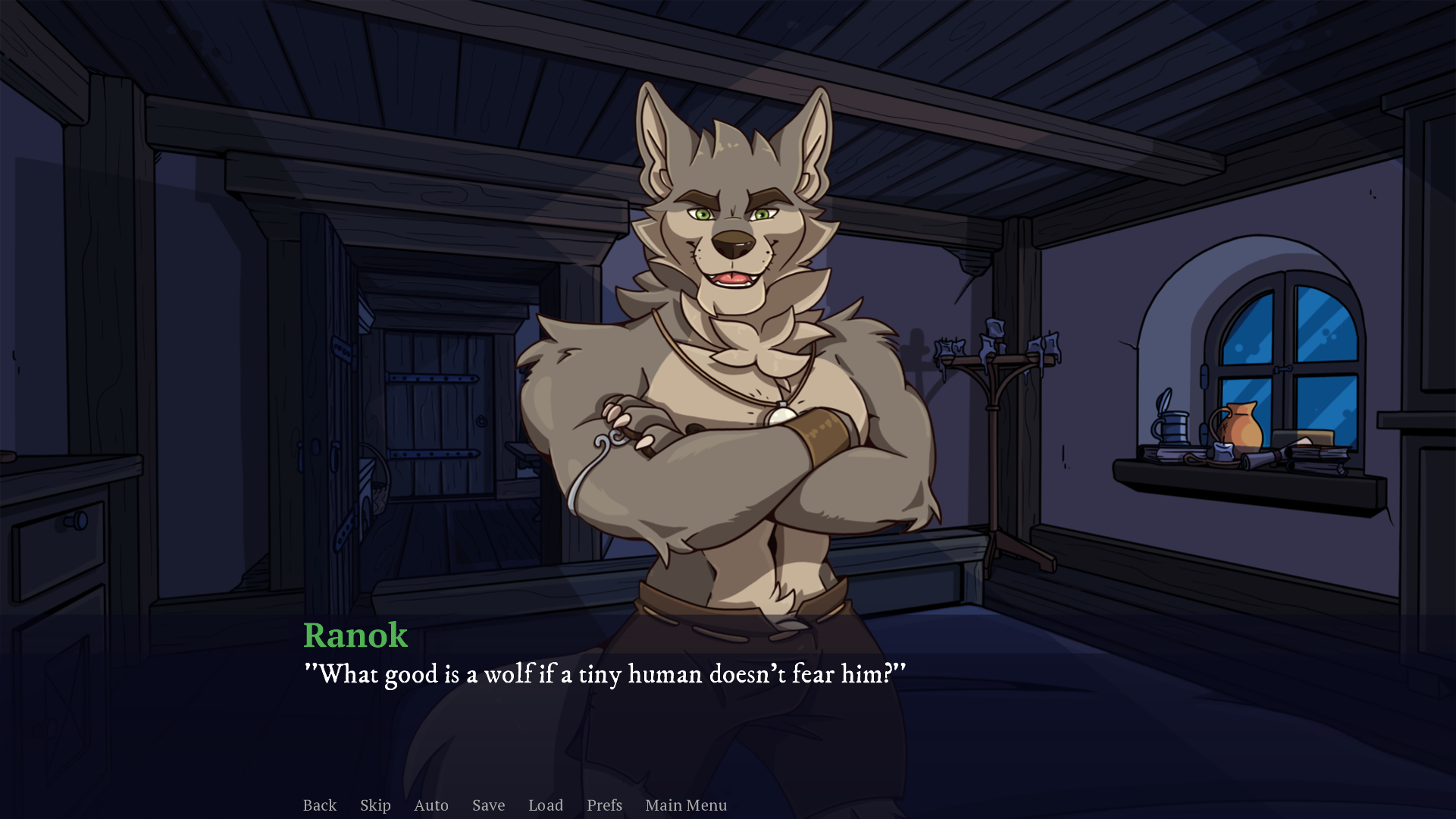Return to the Main Menu
The image size is (1456, 819).
tap(686, 805)
